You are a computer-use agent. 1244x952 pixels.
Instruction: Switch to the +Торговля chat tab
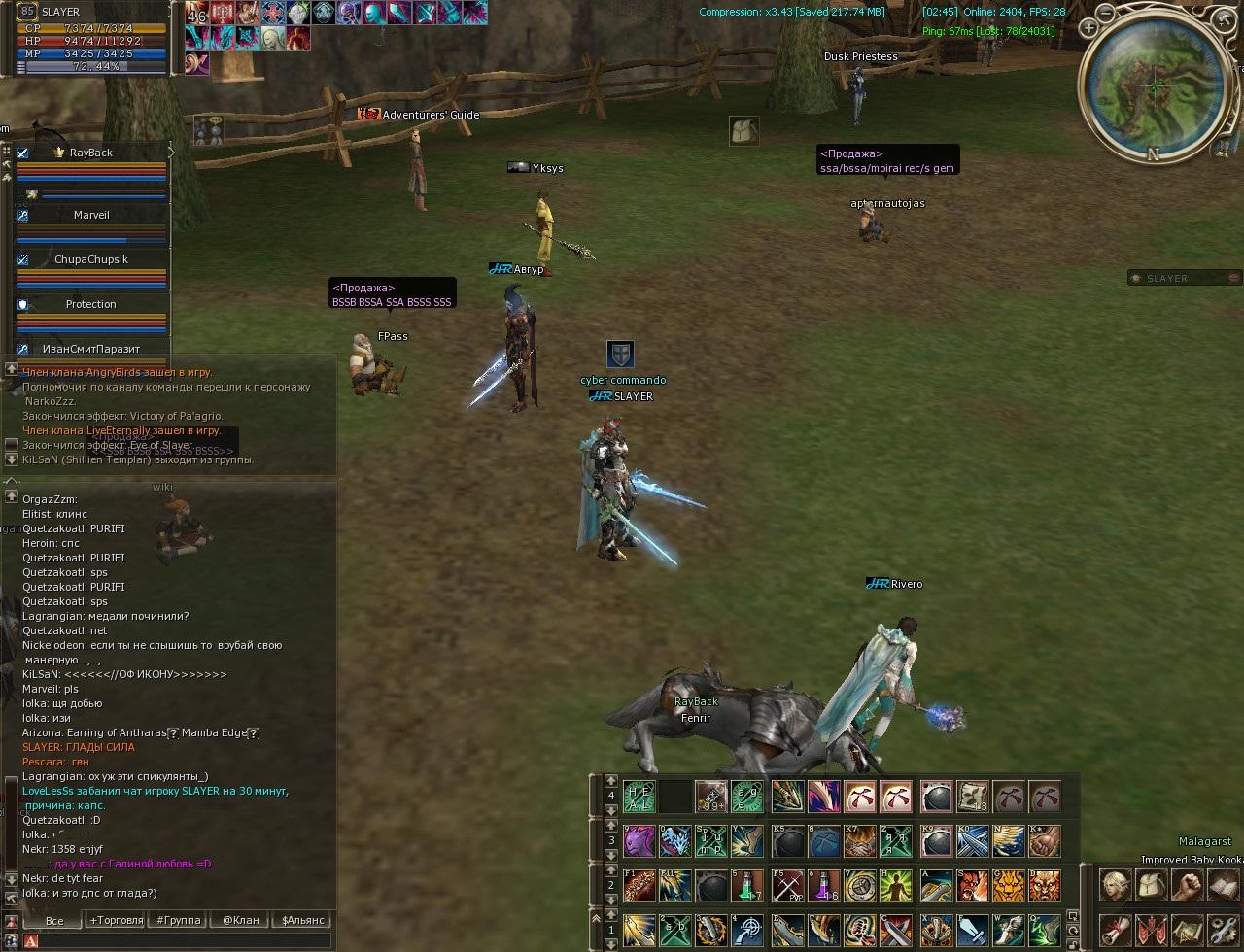pos(116,920)
